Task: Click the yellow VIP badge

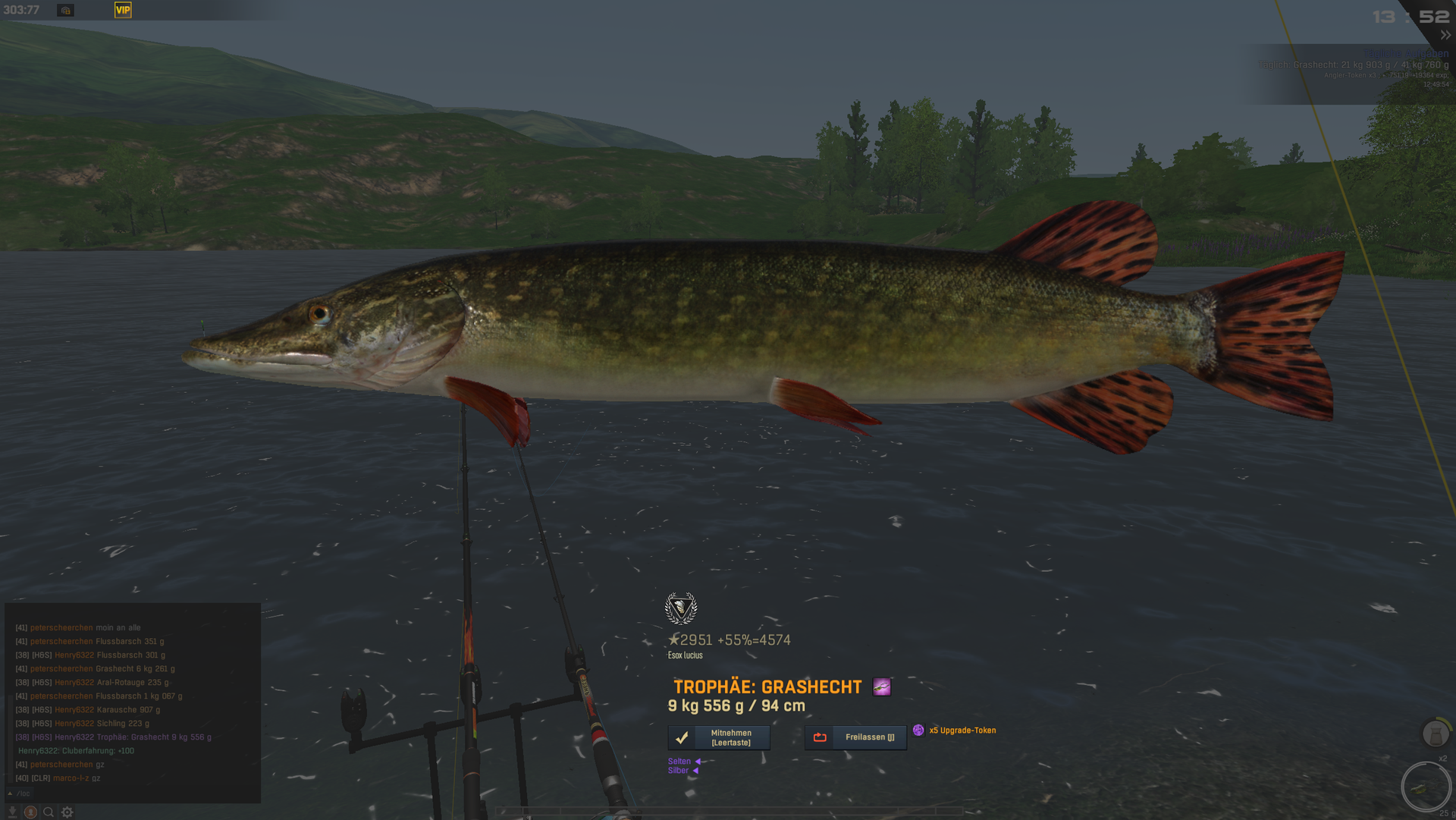Action: coord(123,10)
